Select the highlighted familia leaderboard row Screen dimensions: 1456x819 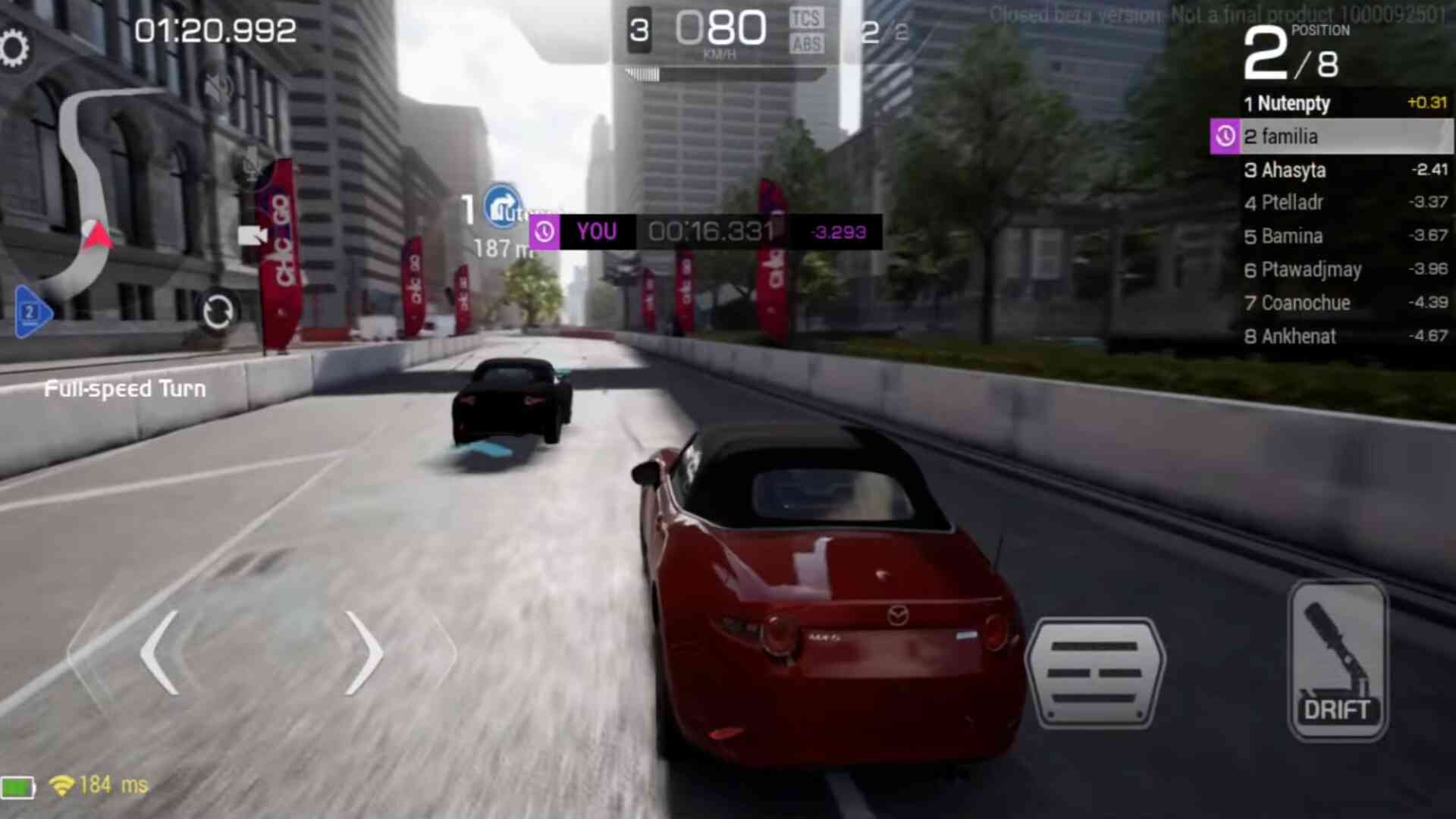1332,136
